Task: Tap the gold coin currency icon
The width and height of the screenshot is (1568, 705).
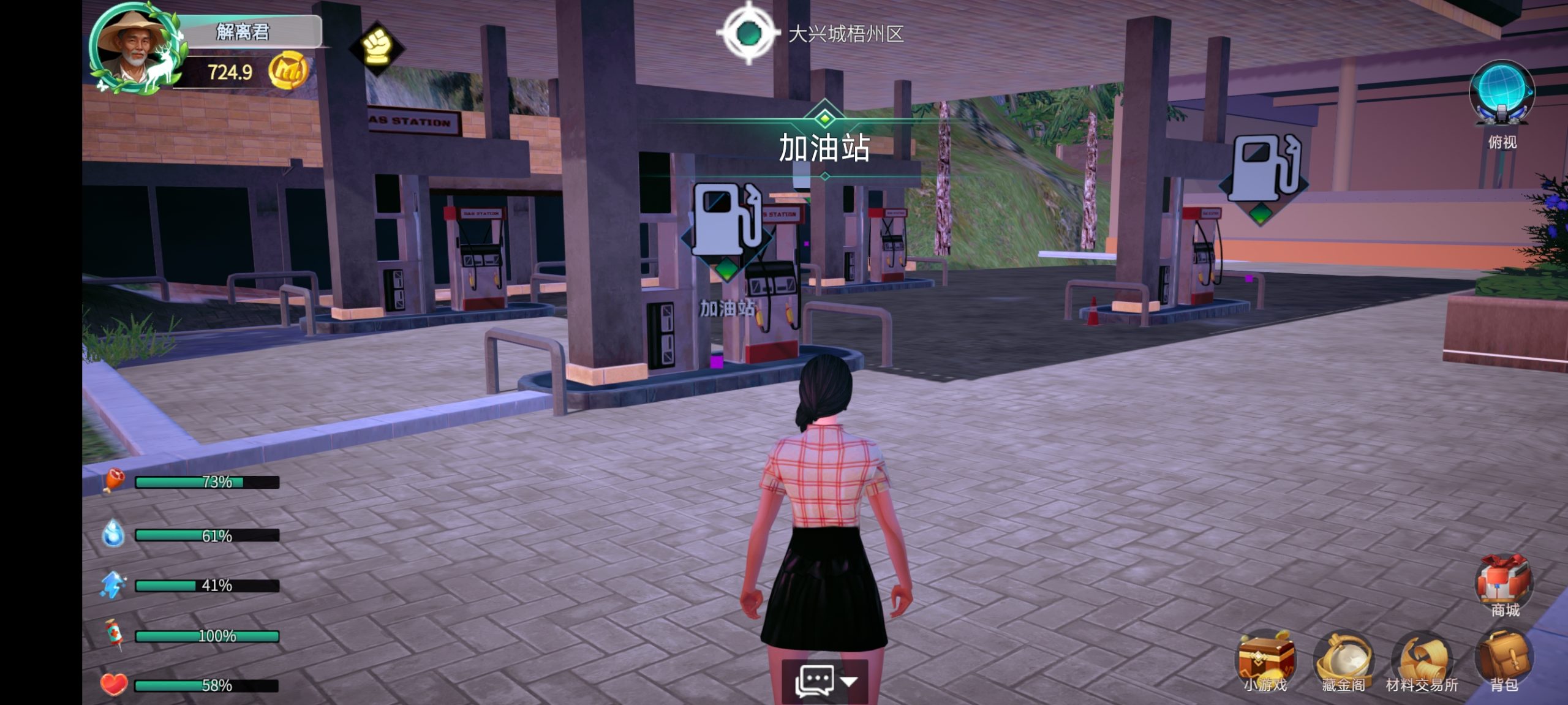Action: [x=287, y=72]
